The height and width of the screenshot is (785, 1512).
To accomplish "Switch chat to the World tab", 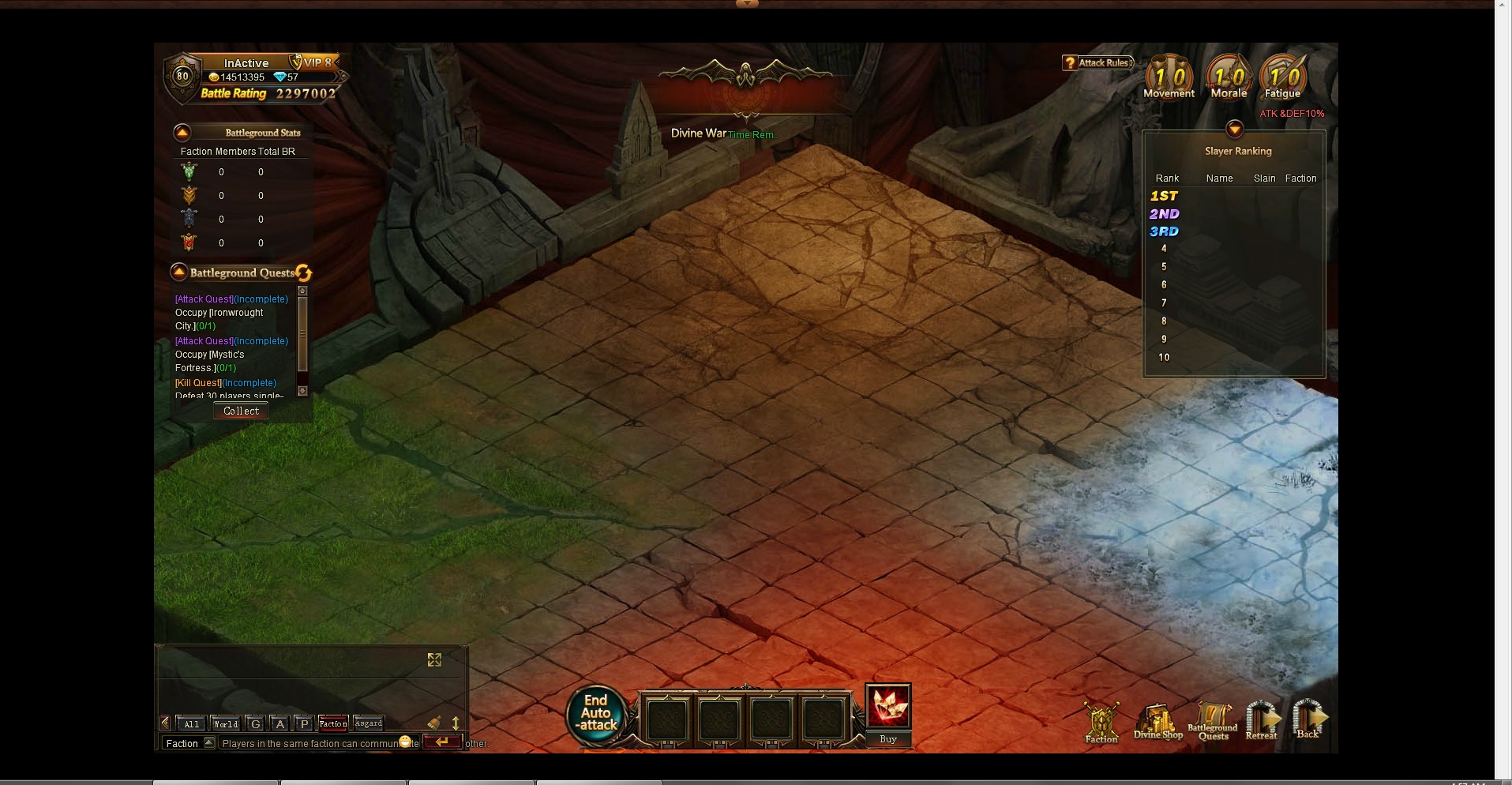I will point(225,723).
